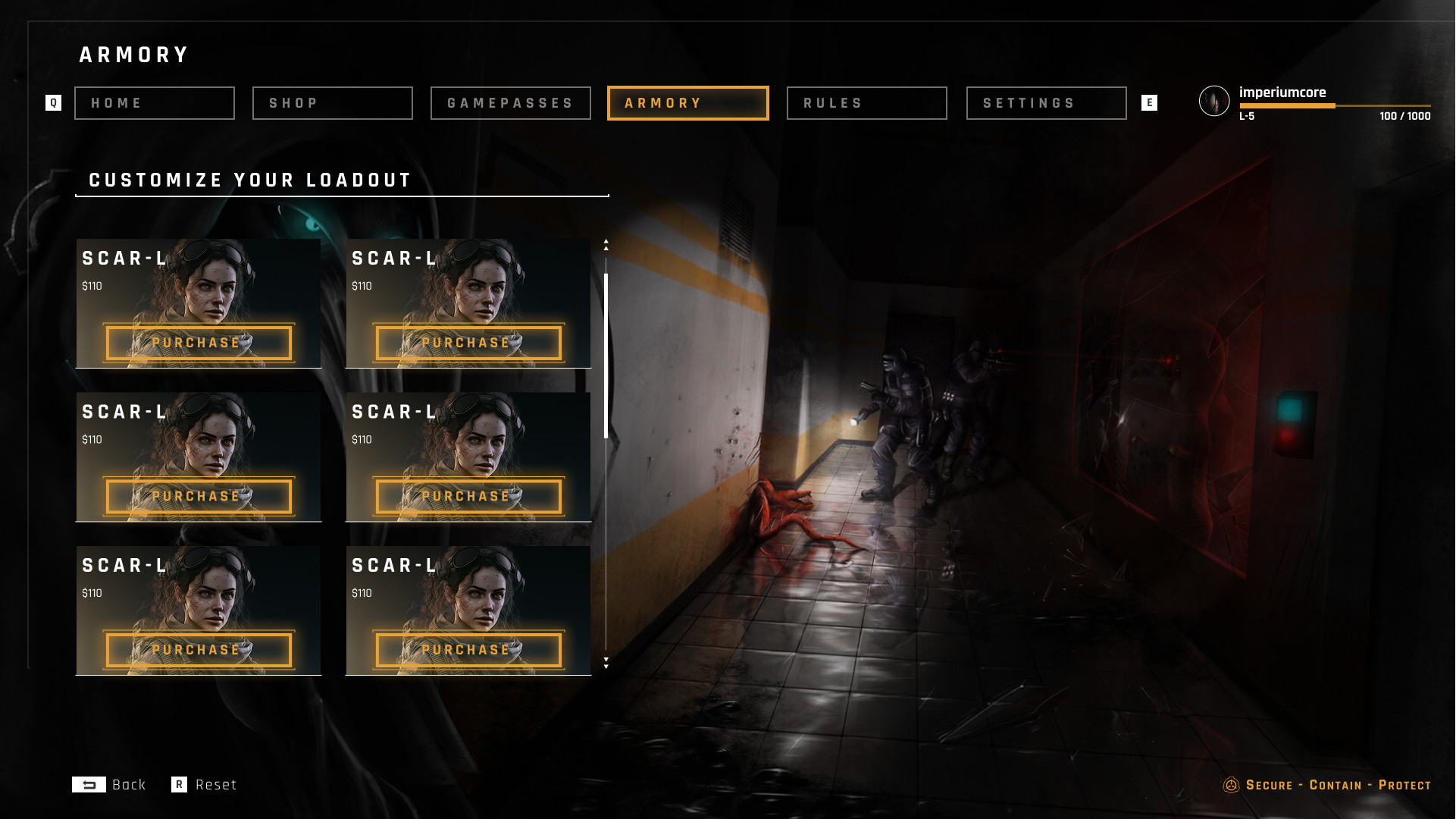Screen dimensions: 1456x819
Task: Choose the Reset option
Action: [205, 785]
